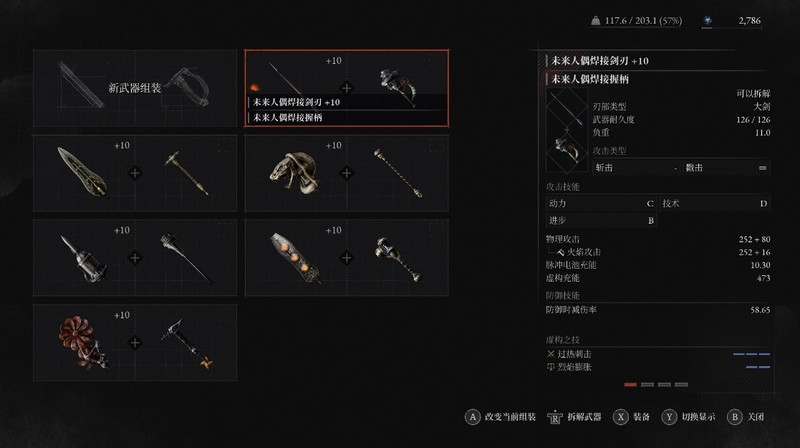The image size is (800, 448).
Task: Select the 过热刺击 fable art entry
Action: click(578, 353)
